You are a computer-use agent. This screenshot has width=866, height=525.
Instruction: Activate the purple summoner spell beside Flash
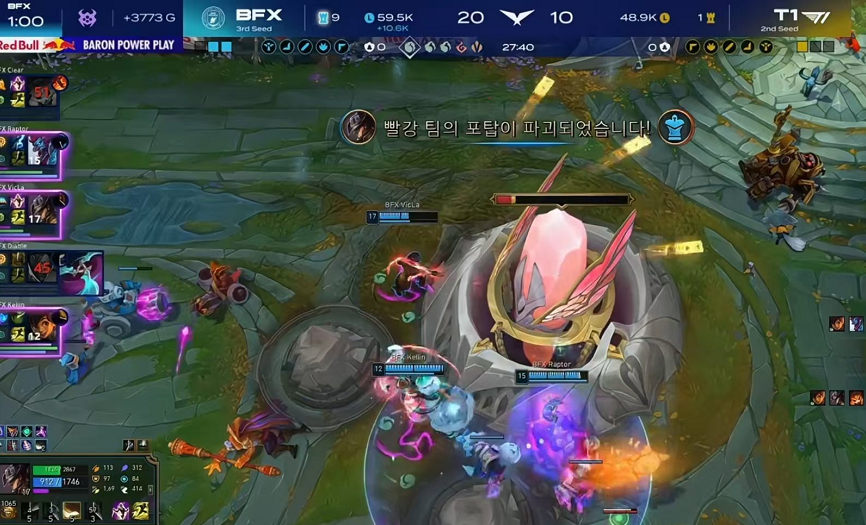point(121,511)
